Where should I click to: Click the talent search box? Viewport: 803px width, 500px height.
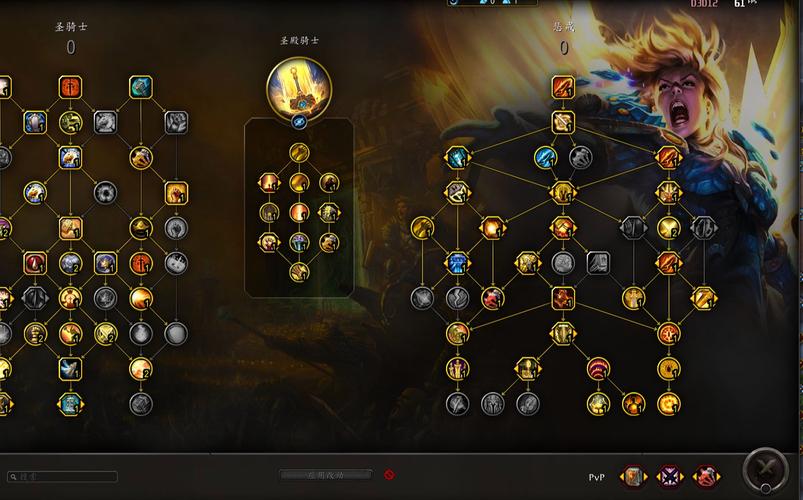tap(62, 477)
